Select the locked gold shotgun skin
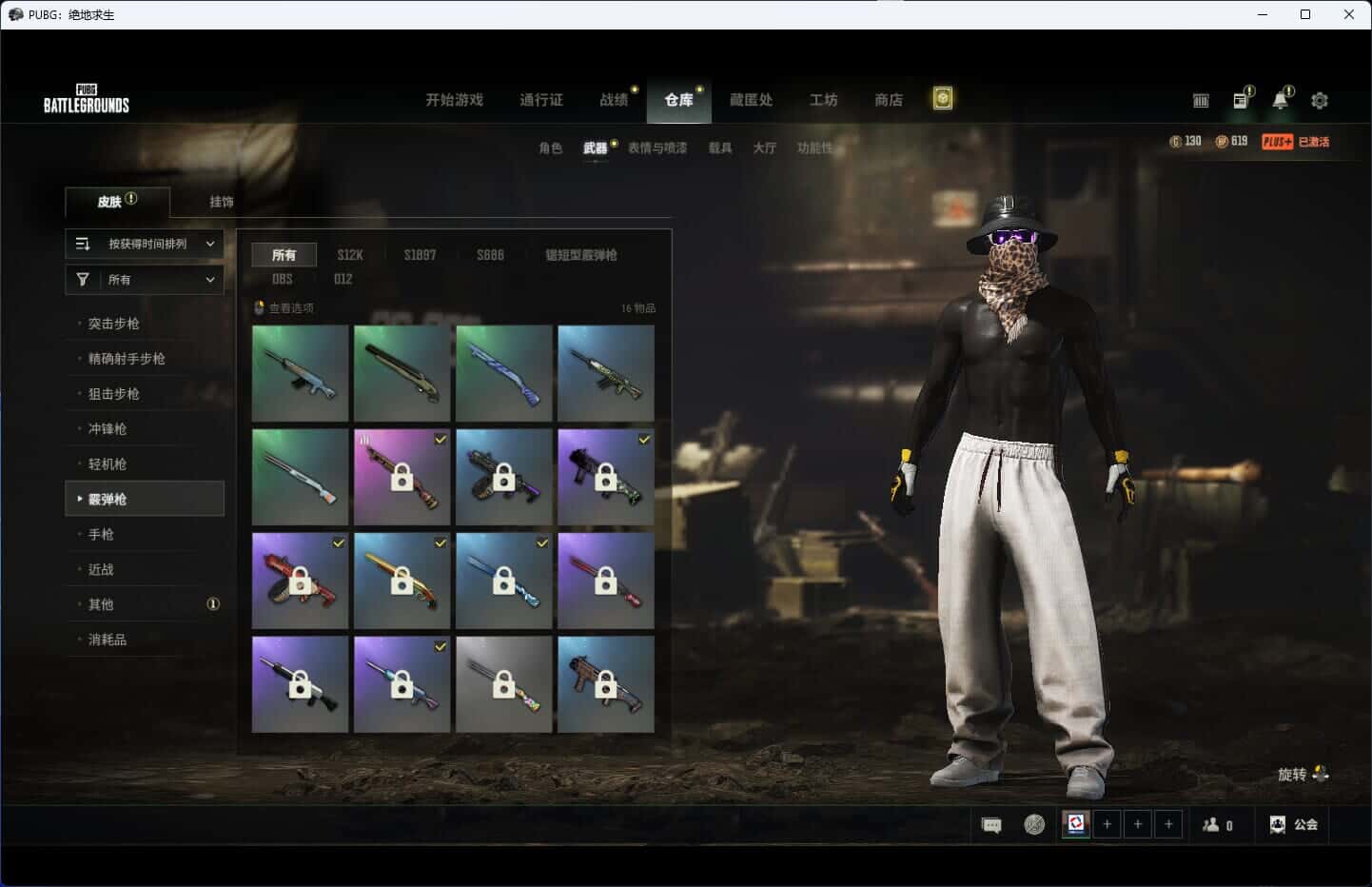Screen dimensions: 1372x887 402,581
